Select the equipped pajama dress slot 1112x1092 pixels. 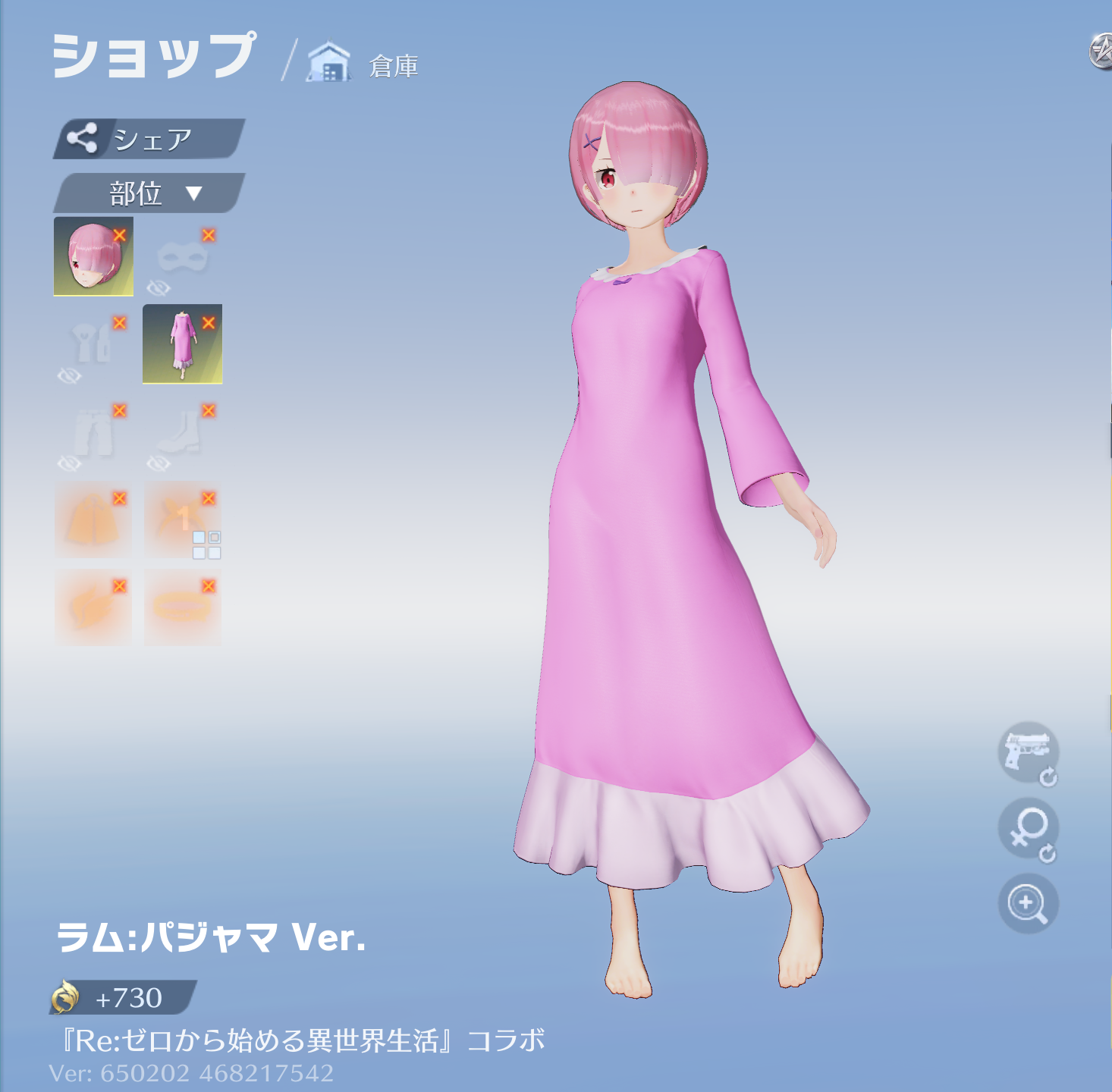point(182,344)
